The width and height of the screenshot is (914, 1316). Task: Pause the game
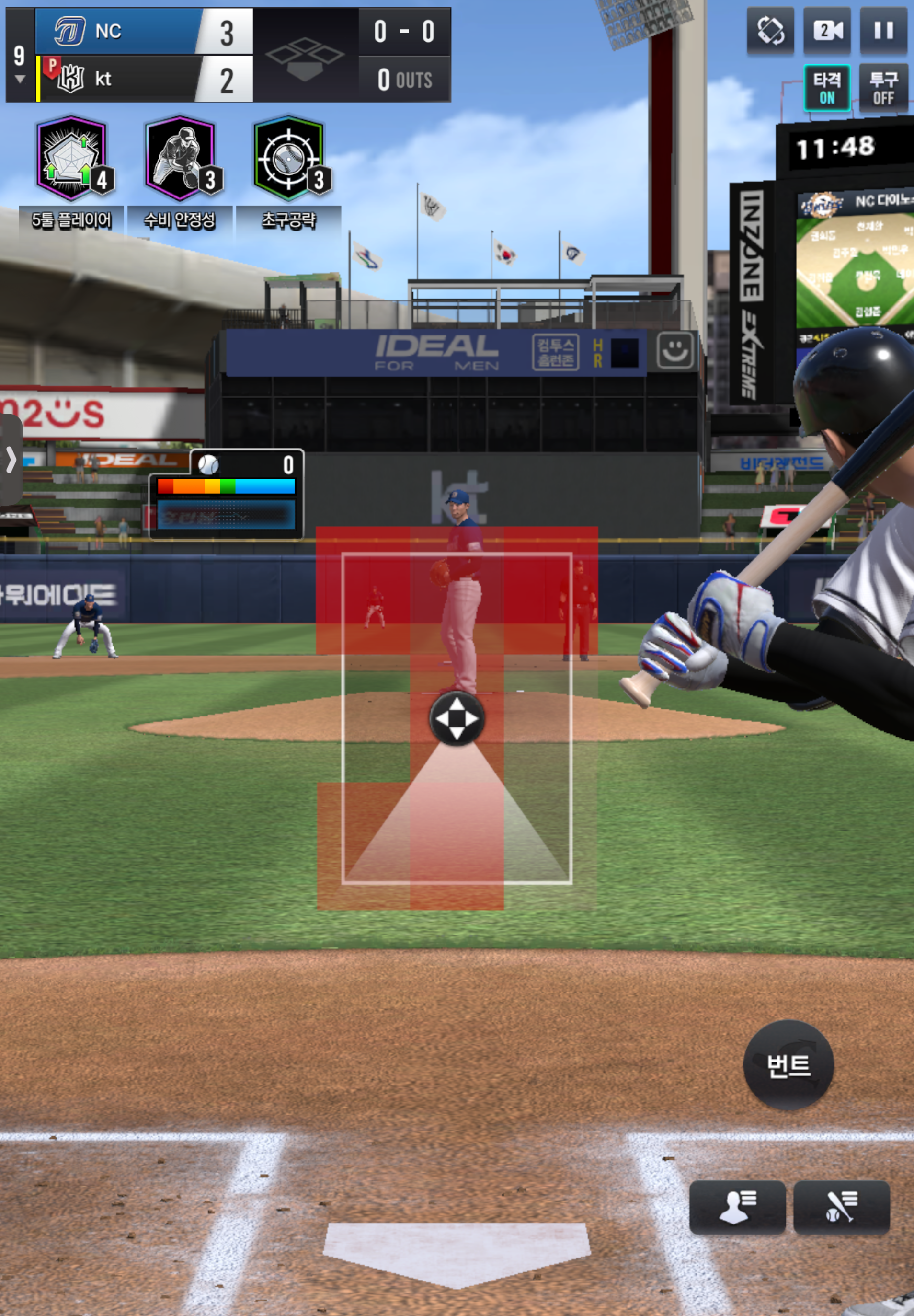[883, 31]
